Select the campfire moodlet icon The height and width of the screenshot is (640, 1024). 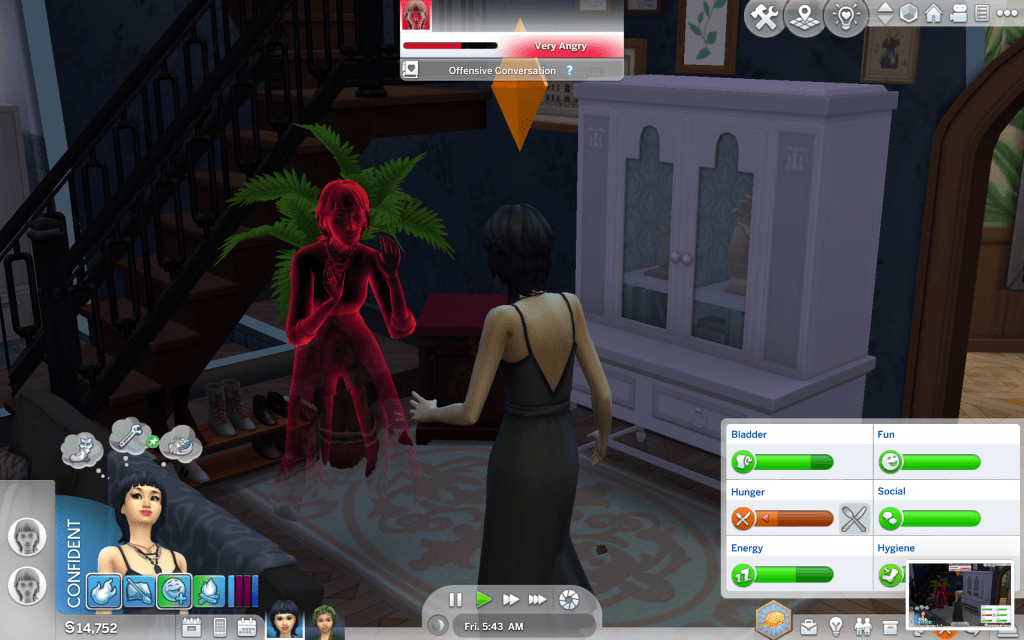209,590
